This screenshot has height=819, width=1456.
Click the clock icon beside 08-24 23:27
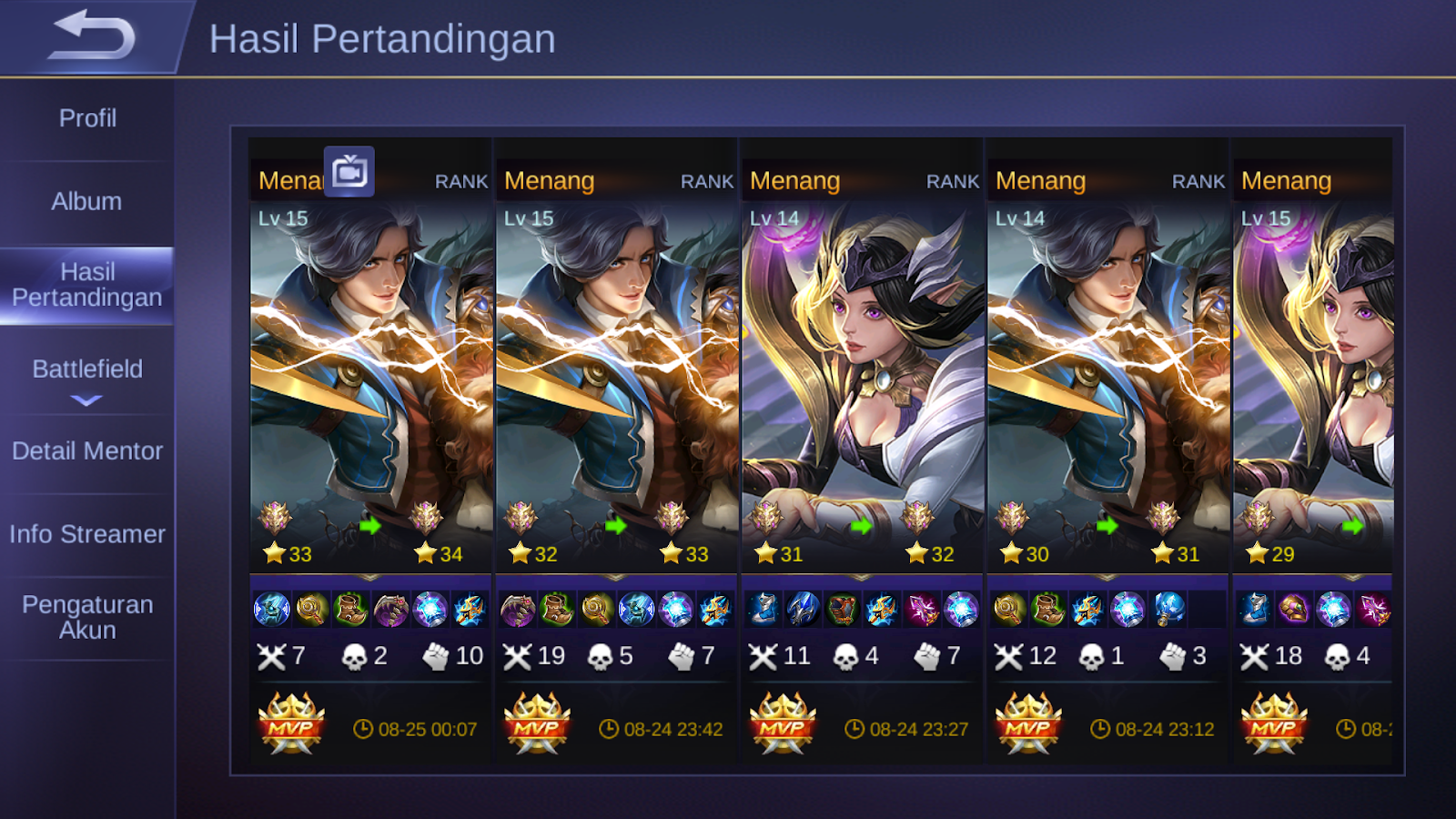pyautogui.click(x=854, y=727)
